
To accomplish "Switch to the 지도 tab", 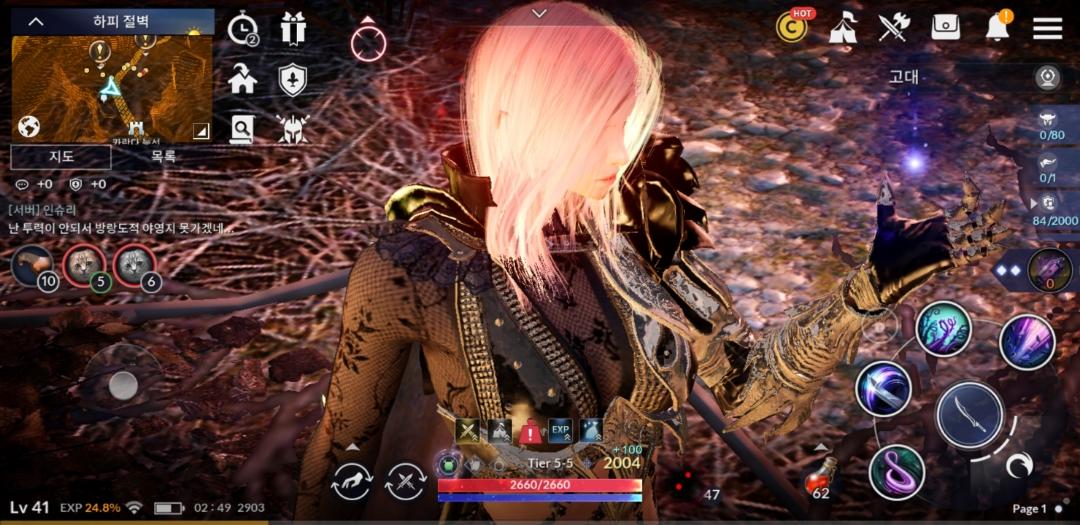I will coord(61,157).
